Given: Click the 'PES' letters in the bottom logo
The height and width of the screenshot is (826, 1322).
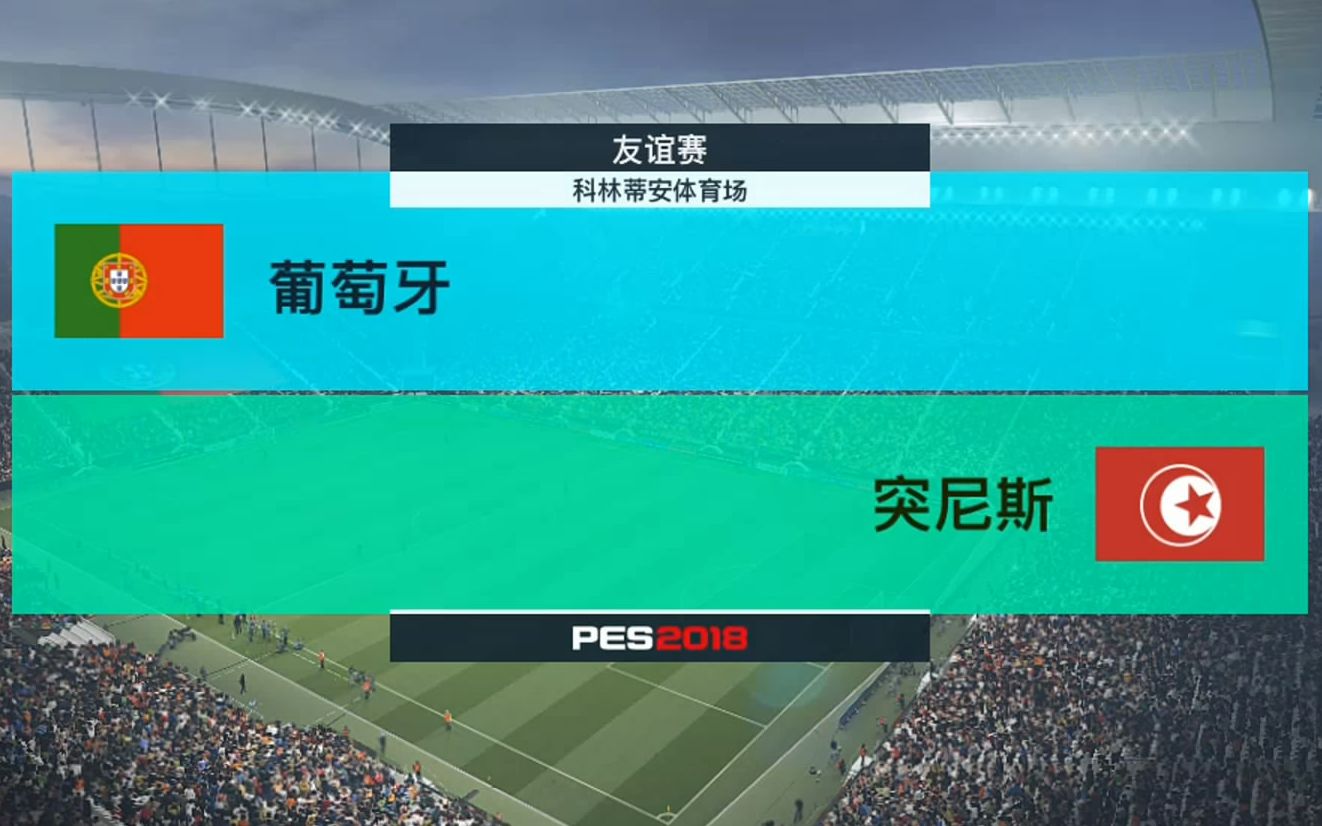Looking at the screenshot, I should [x=612, y=640].
